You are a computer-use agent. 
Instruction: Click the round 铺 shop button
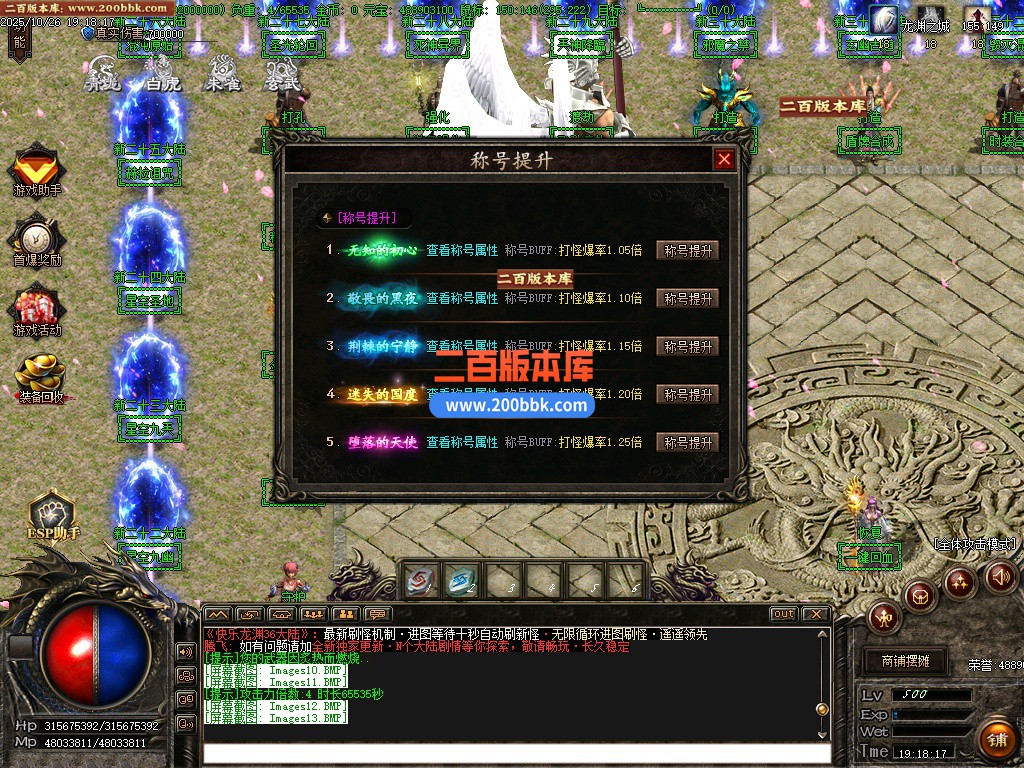[x=995, y=740]
